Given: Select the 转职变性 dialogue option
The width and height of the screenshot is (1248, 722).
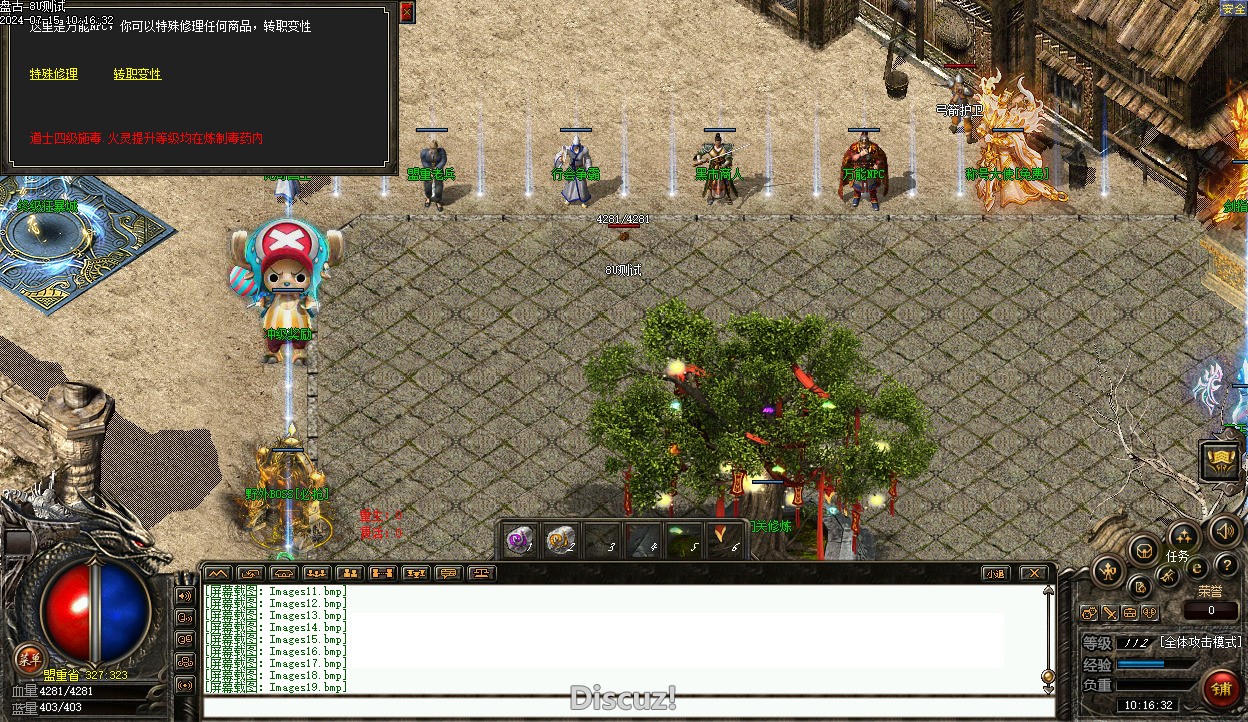Looking at the screenshot, I should click(x=137, y=74).
